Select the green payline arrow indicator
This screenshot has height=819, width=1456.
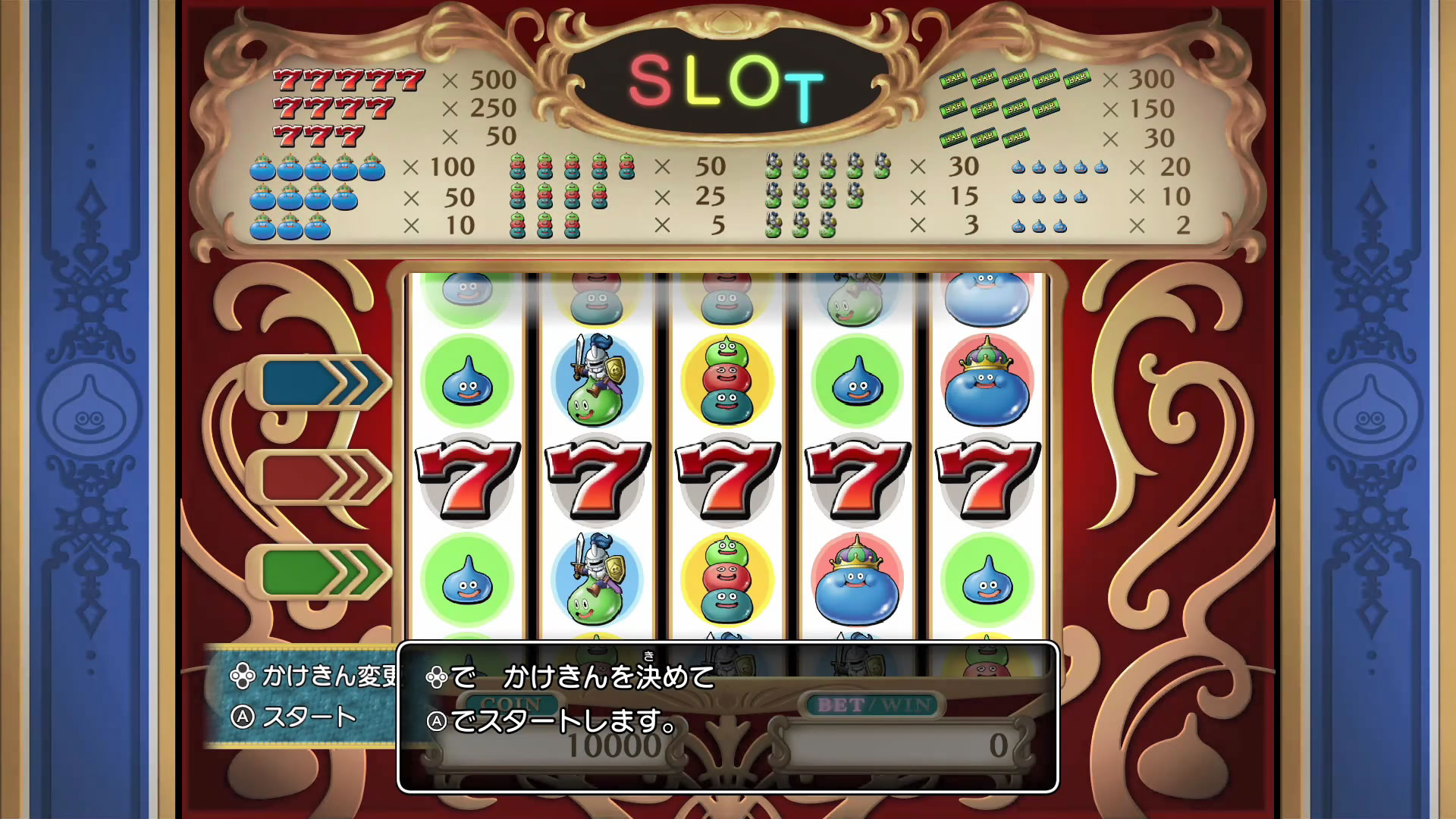tap(320, 573)
